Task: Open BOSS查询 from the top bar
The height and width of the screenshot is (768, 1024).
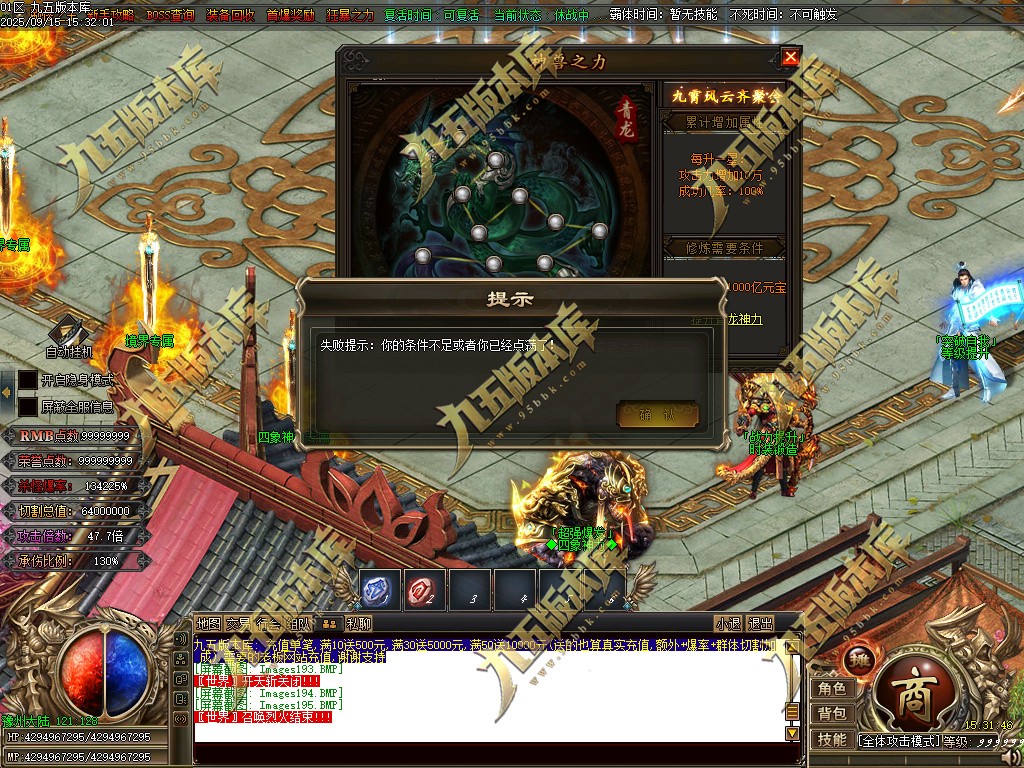Action: pos(171,16)
